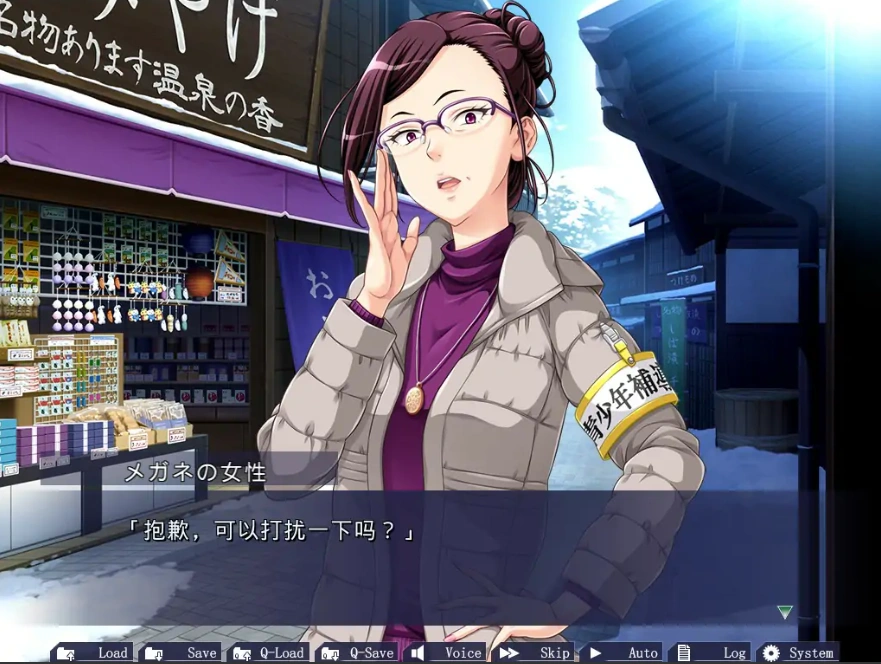Skip dialogue using the Skip button
Screen dimensions: 881x664
(536, 653)
